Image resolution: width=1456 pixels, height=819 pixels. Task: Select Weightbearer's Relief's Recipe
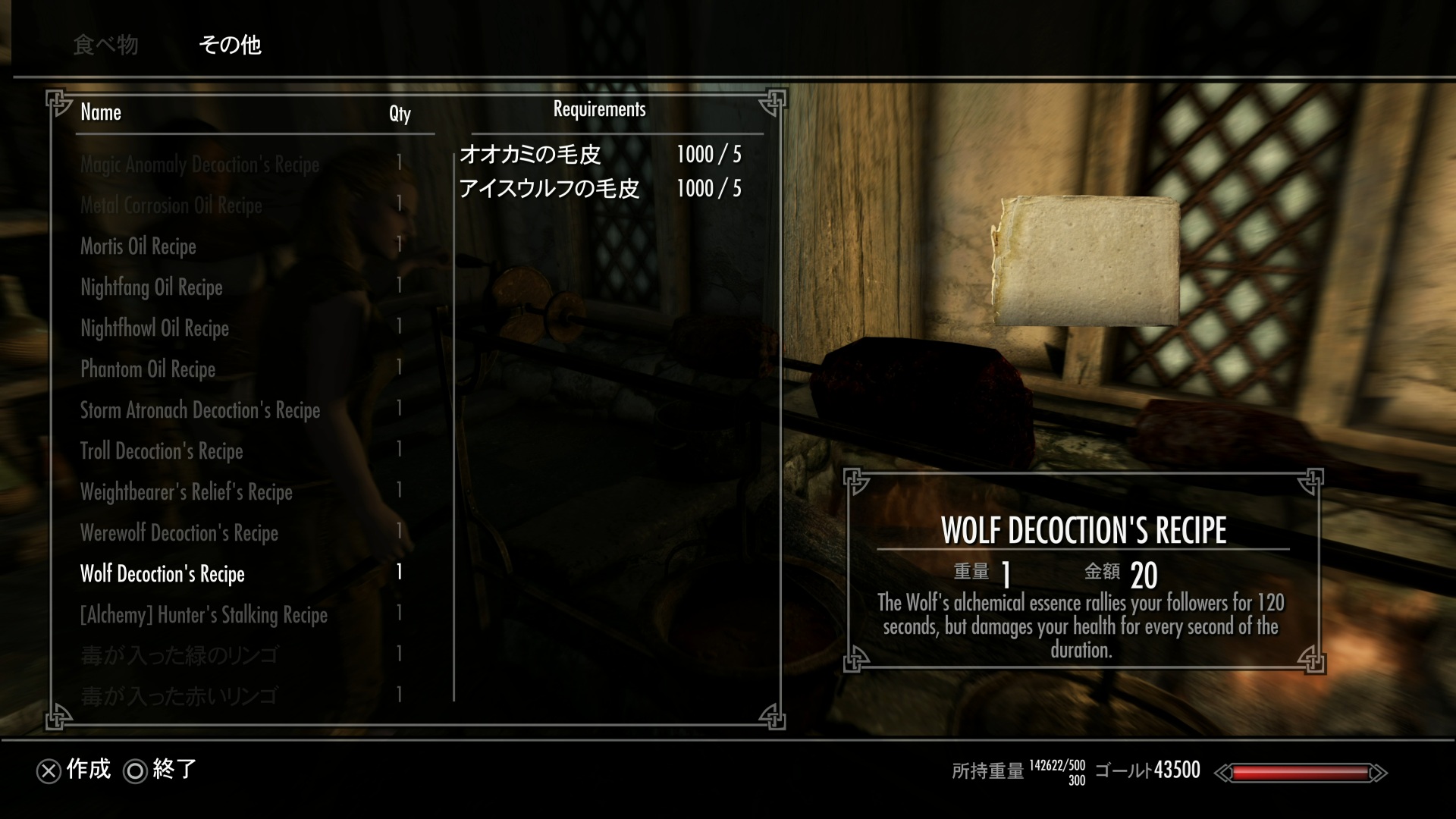click(187, 492)
